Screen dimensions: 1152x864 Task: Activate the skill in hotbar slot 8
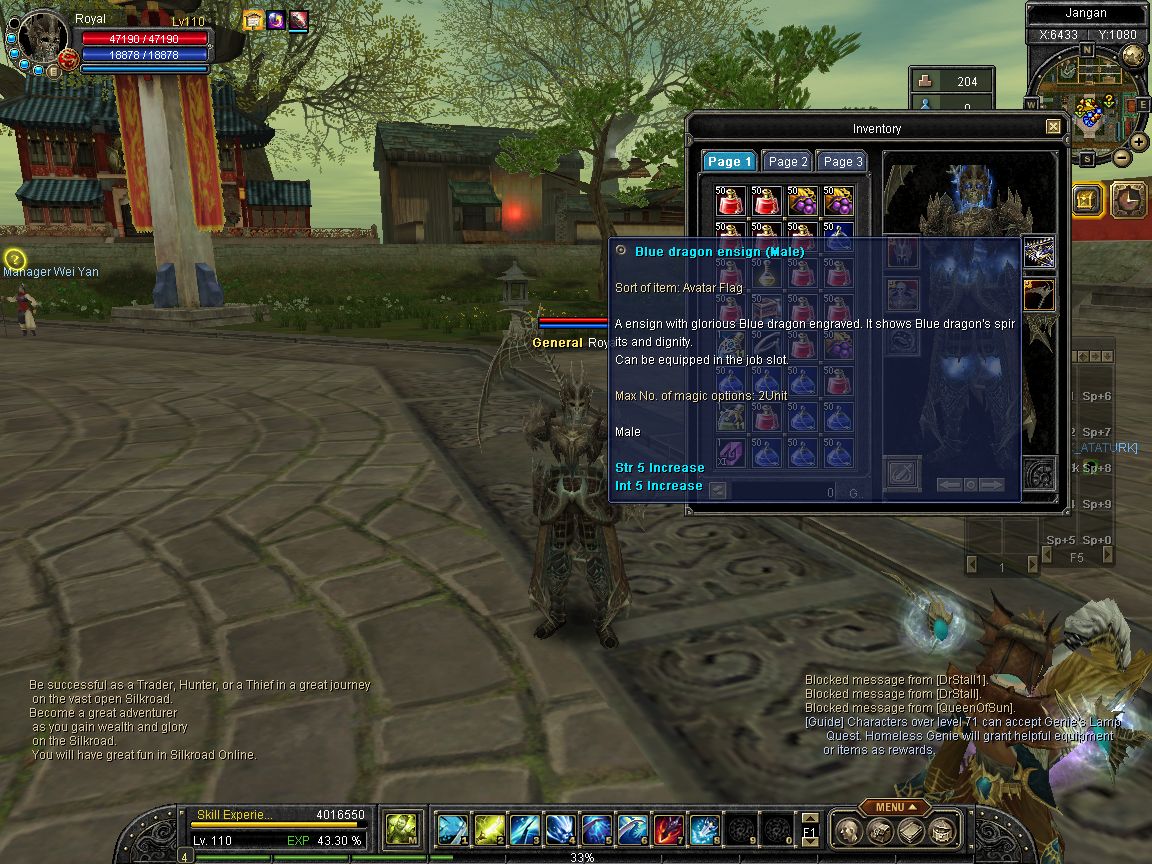click(704, 829)
